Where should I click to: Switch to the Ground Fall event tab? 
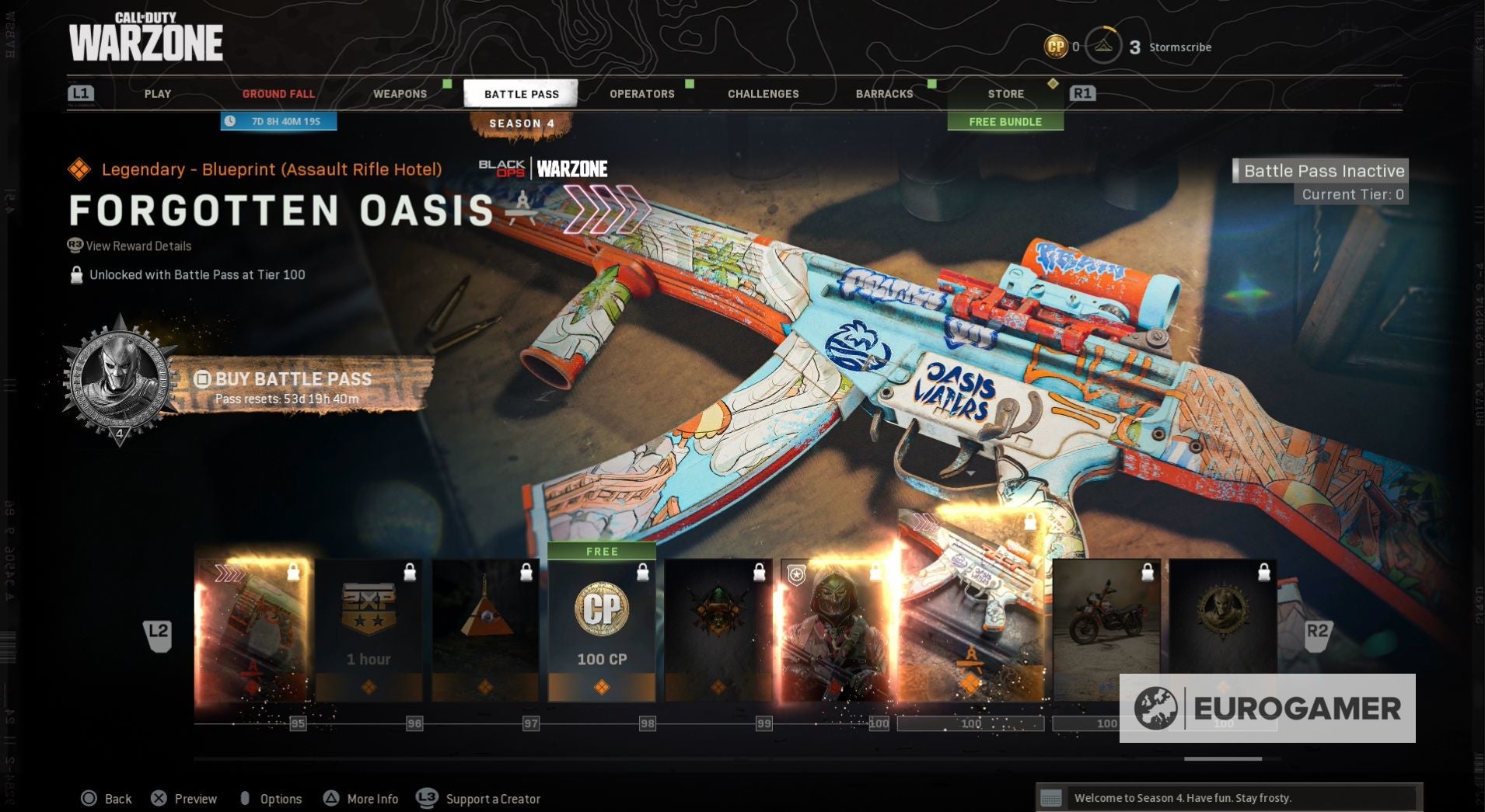[278, 94]
